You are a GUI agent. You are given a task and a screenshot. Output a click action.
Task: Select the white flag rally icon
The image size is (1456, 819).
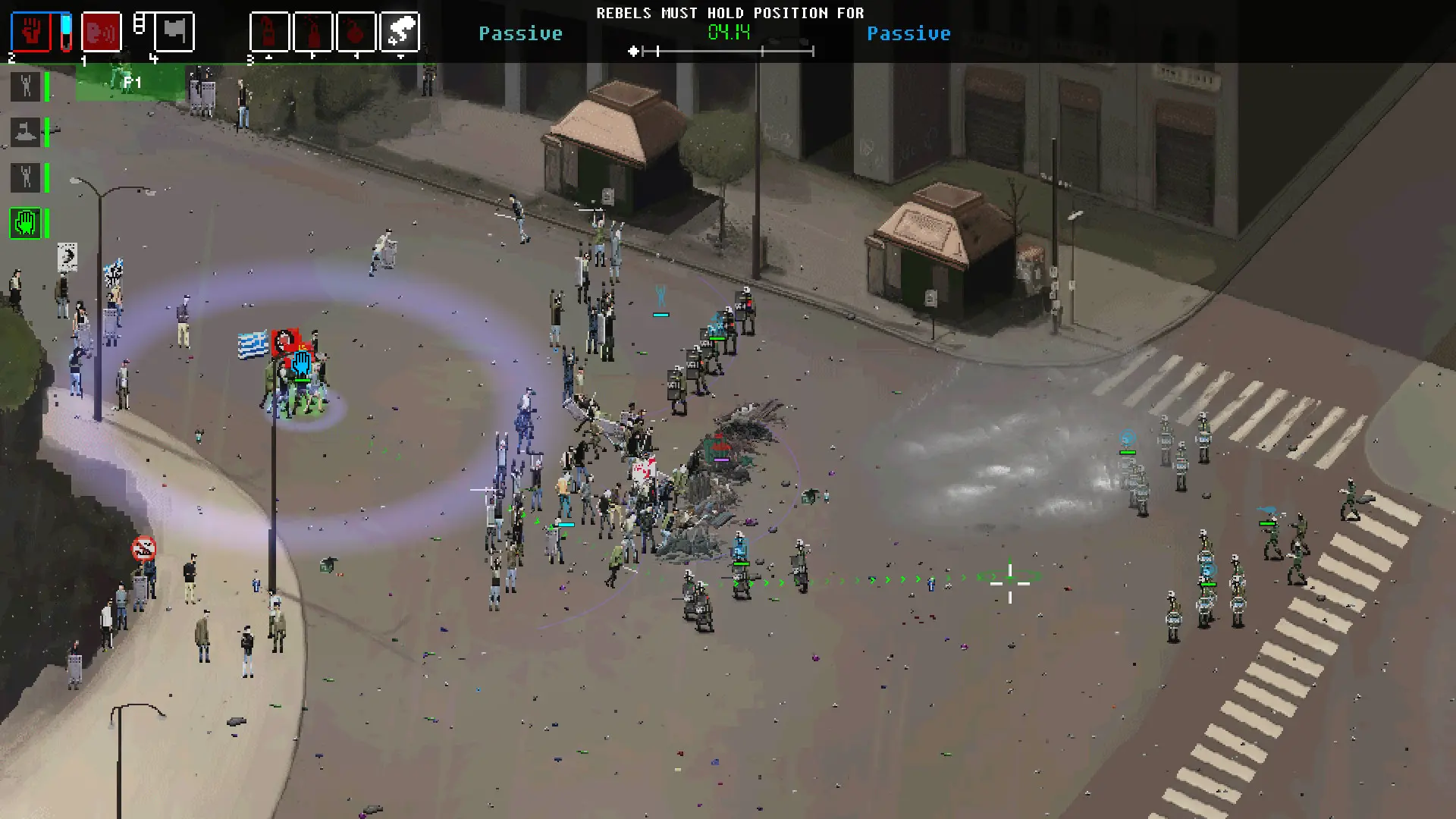(175, 31)
